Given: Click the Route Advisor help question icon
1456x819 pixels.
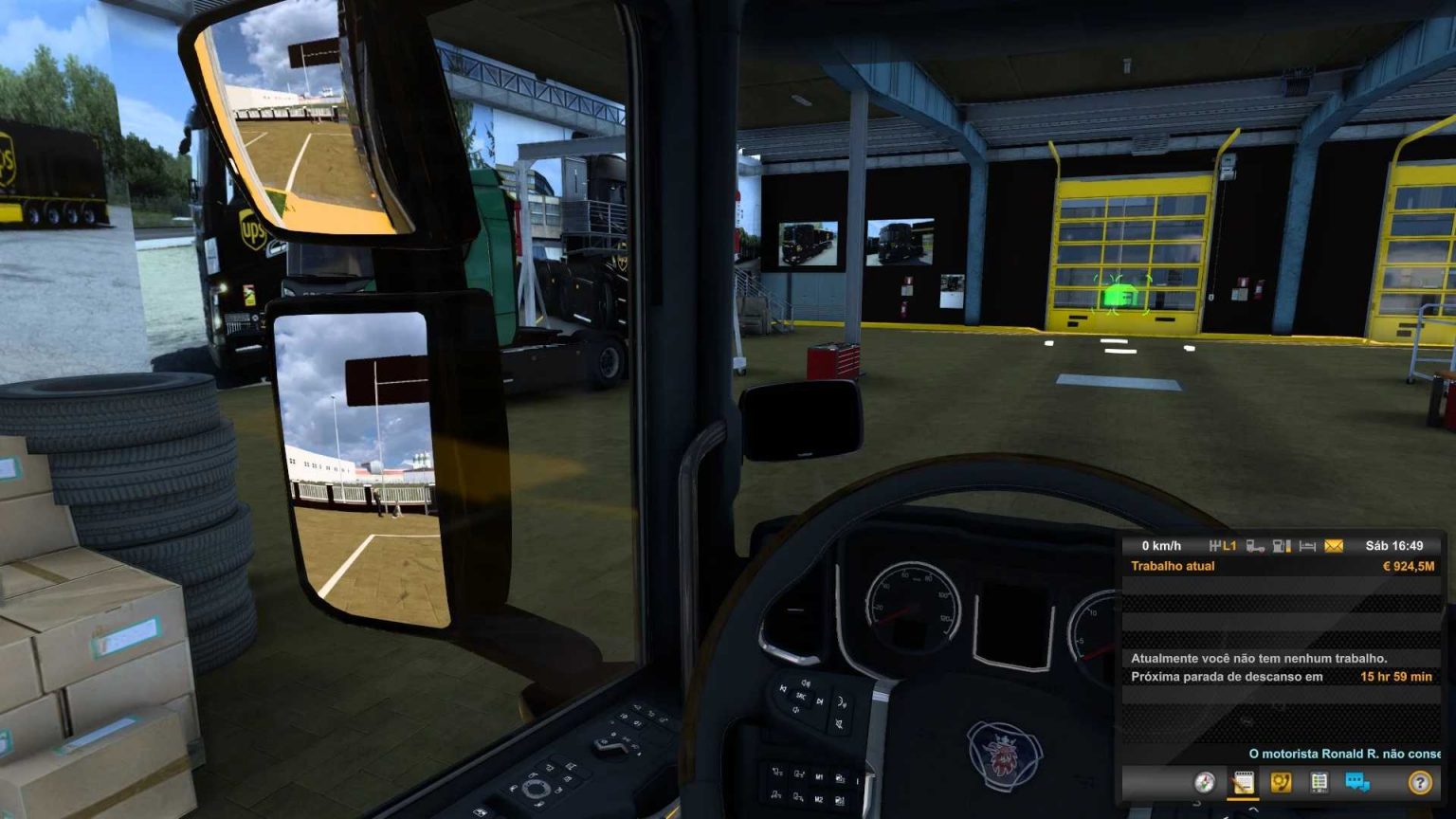Looking at the screenshot, I should pos(1419,783).
